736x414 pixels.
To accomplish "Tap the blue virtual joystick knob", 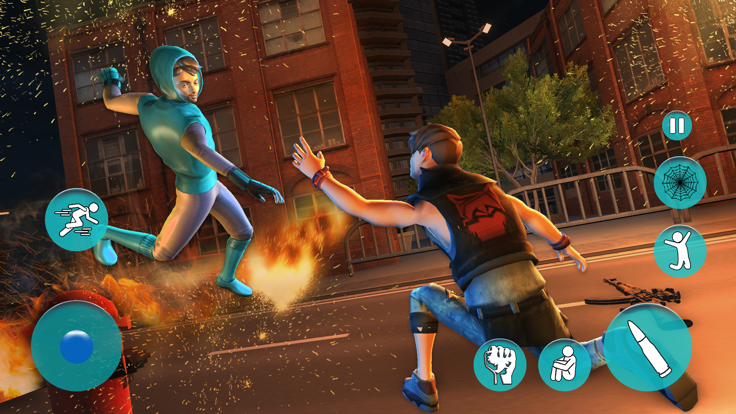I will 76,347.
